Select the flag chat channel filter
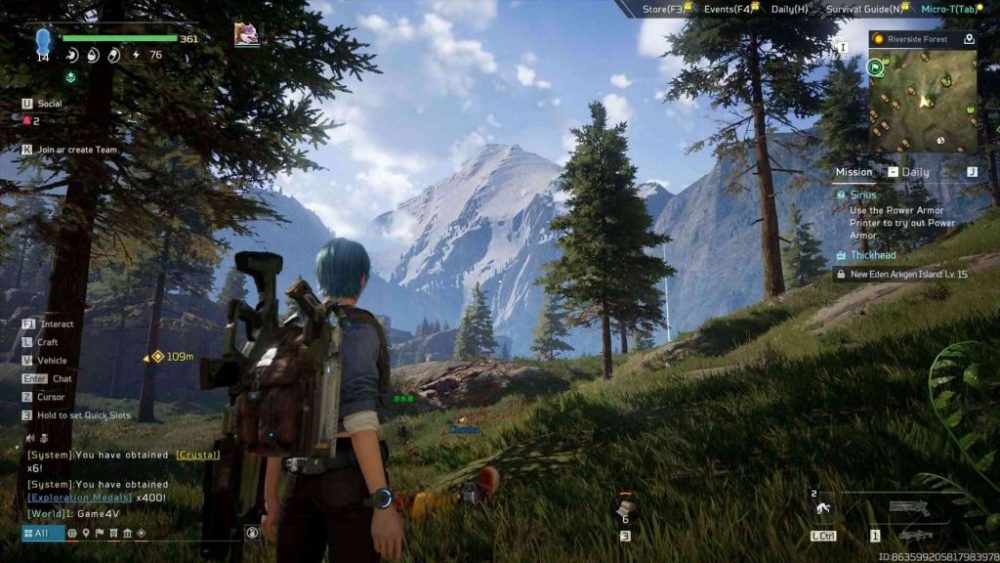This screenshot has width=1000, height=563. pos(100,533)
